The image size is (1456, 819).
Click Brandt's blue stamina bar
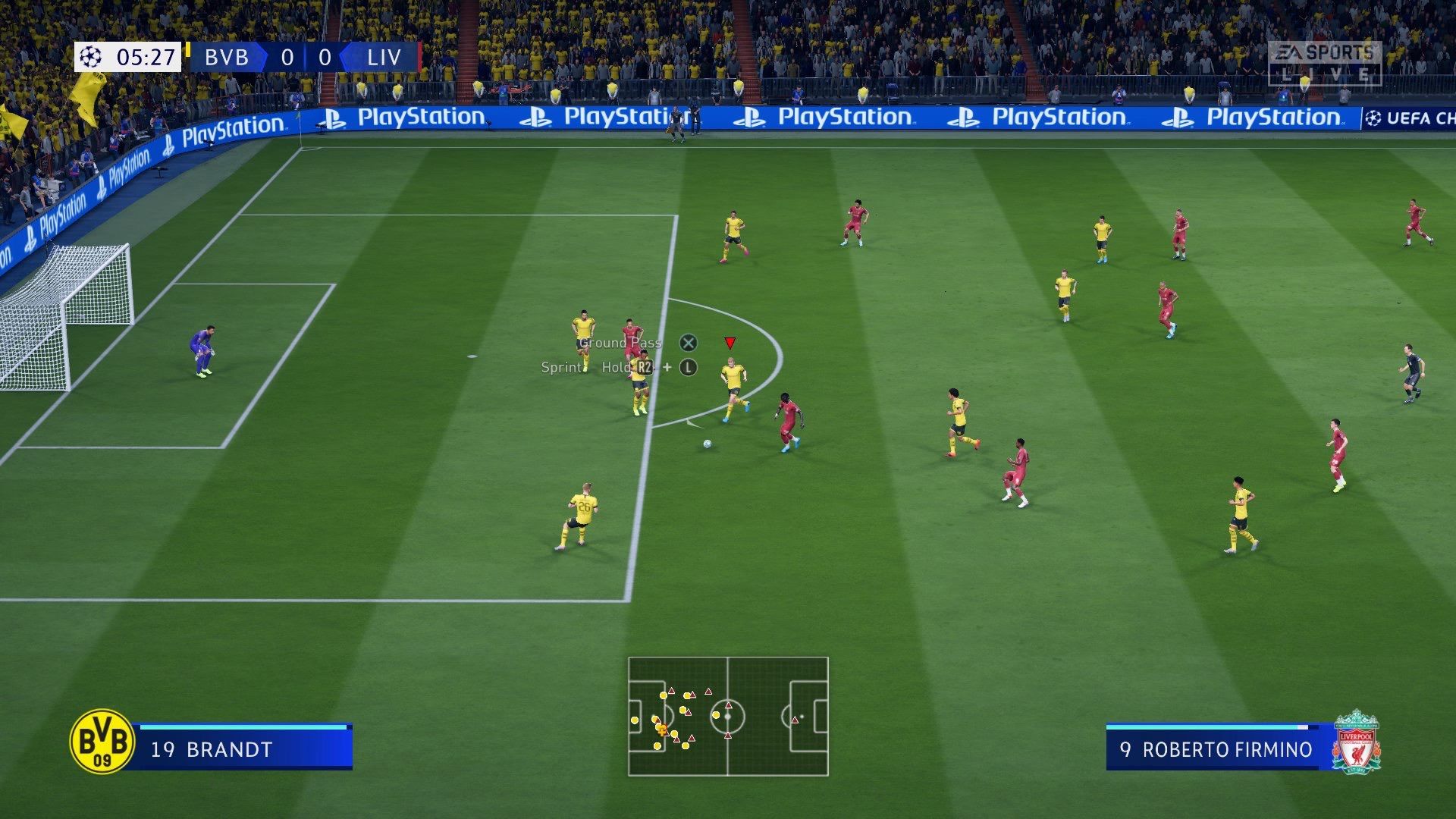[243, 726]
